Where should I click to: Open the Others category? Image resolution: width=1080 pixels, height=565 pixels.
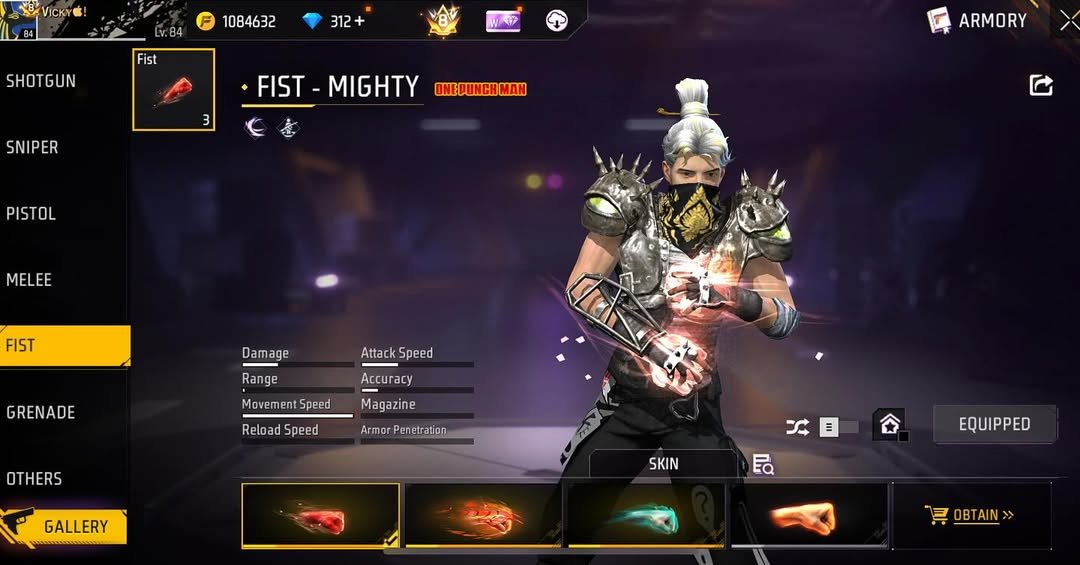click(34, 478)
